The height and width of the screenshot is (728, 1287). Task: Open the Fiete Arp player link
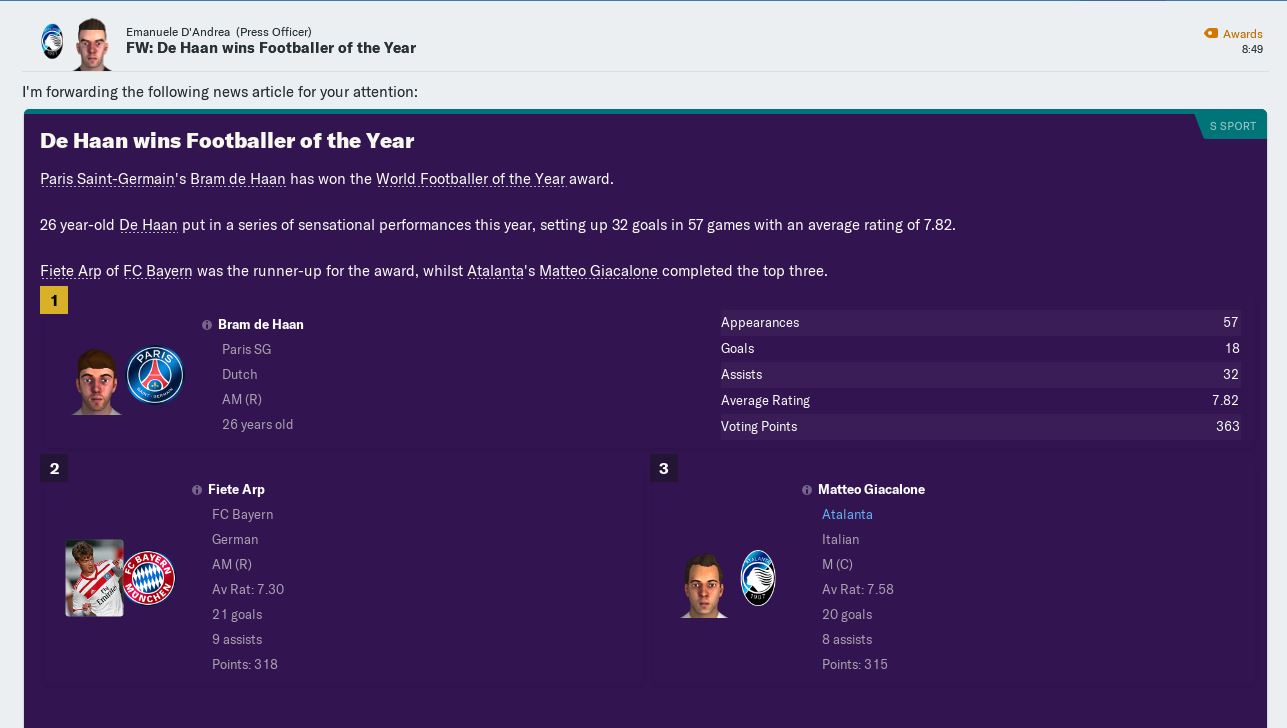coord(70,271)
